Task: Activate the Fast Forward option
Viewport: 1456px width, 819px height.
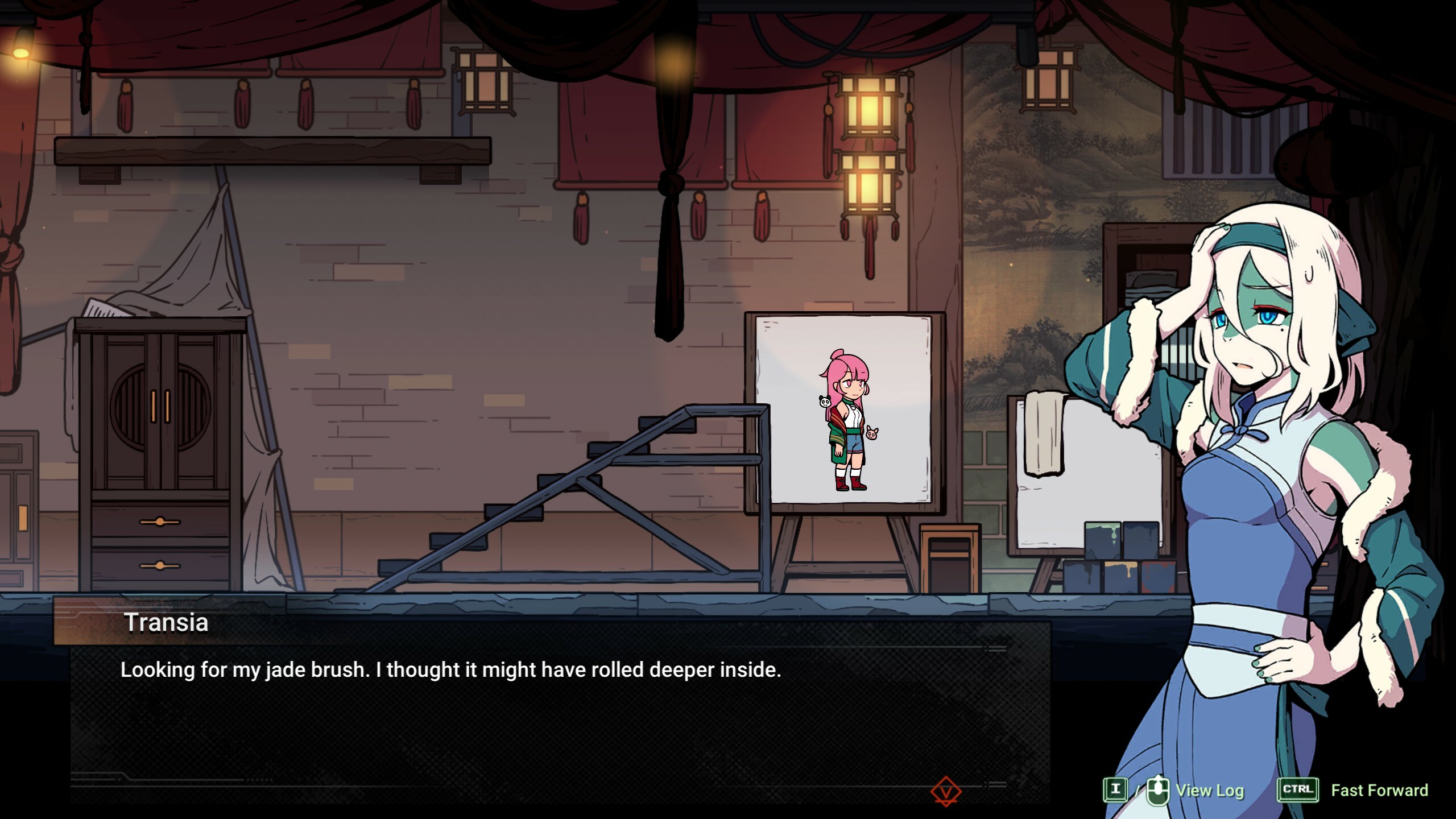Action: coord(1379,791)
